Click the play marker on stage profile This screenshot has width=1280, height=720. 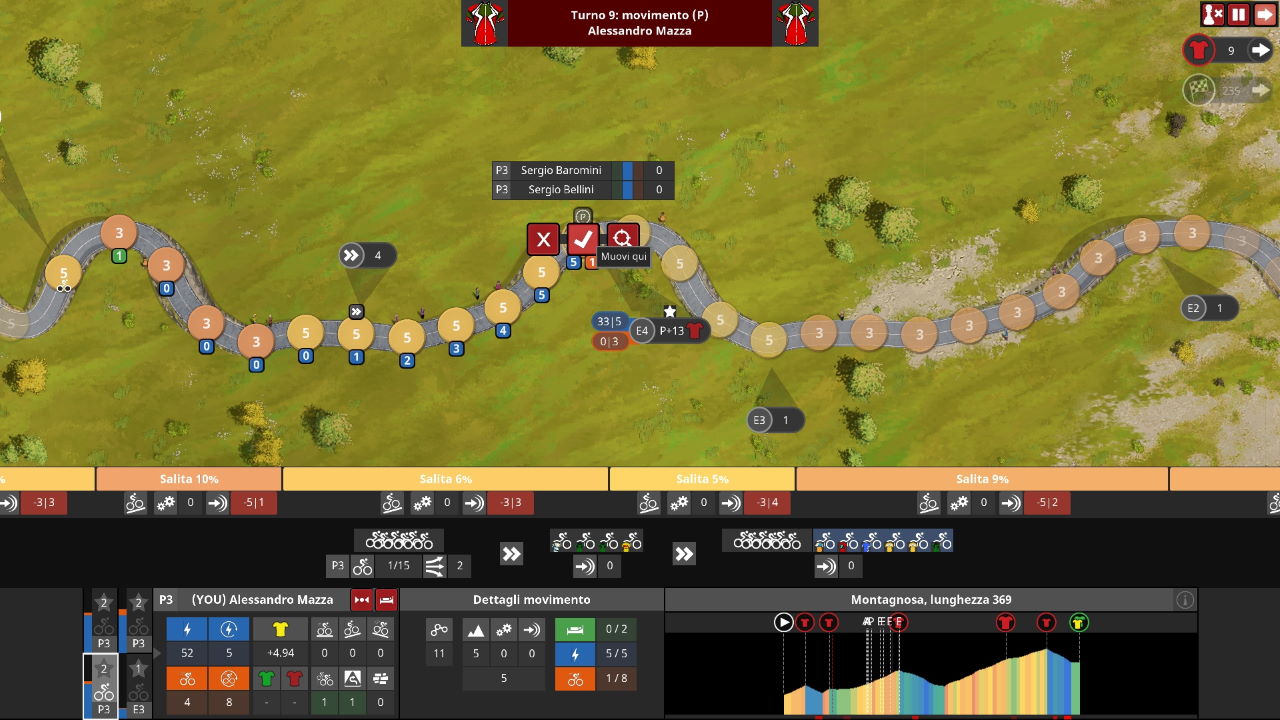click(784, 623)
